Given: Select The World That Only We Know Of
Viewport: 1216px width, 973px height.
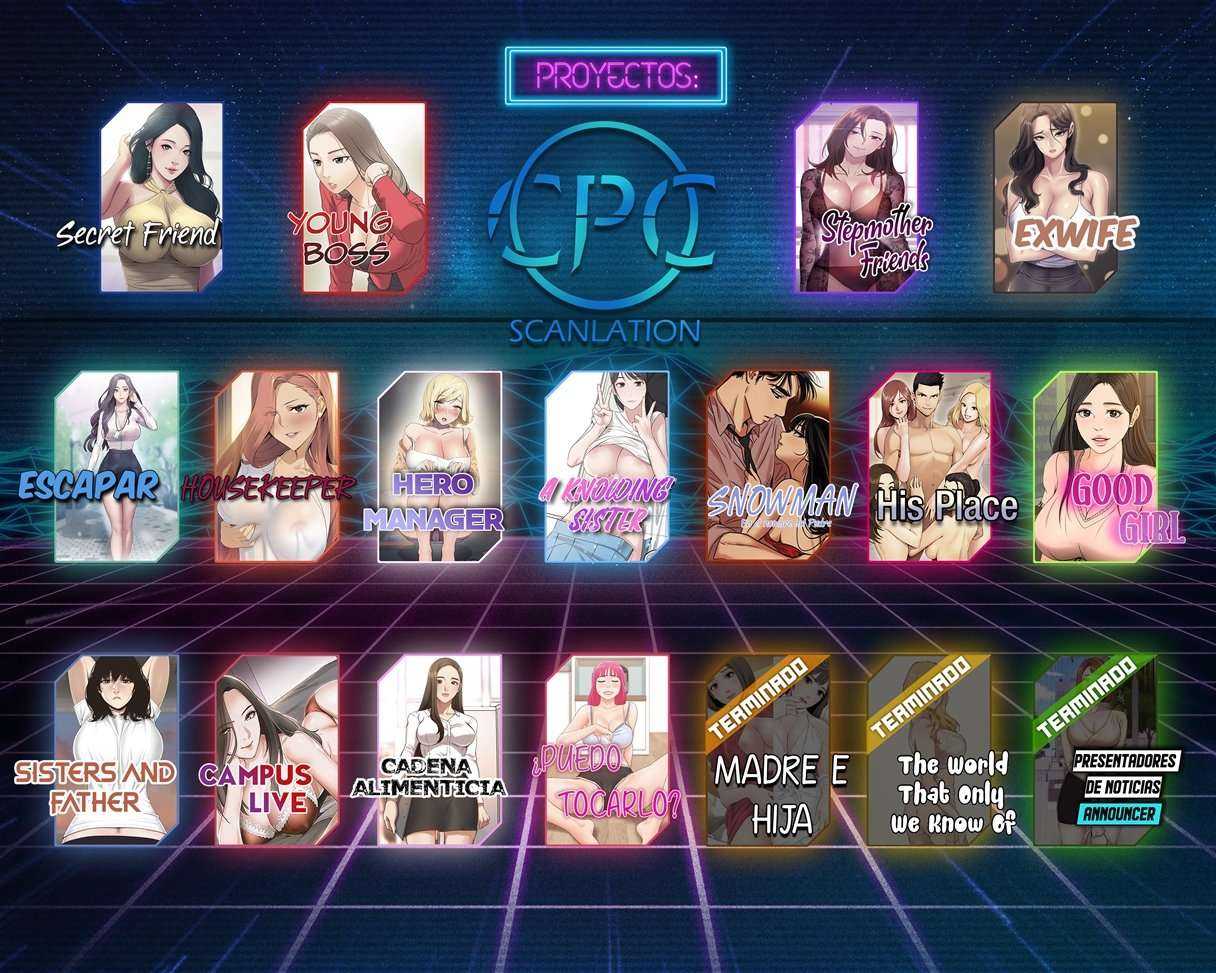Looking at the screenshot, I should (930, 749).
